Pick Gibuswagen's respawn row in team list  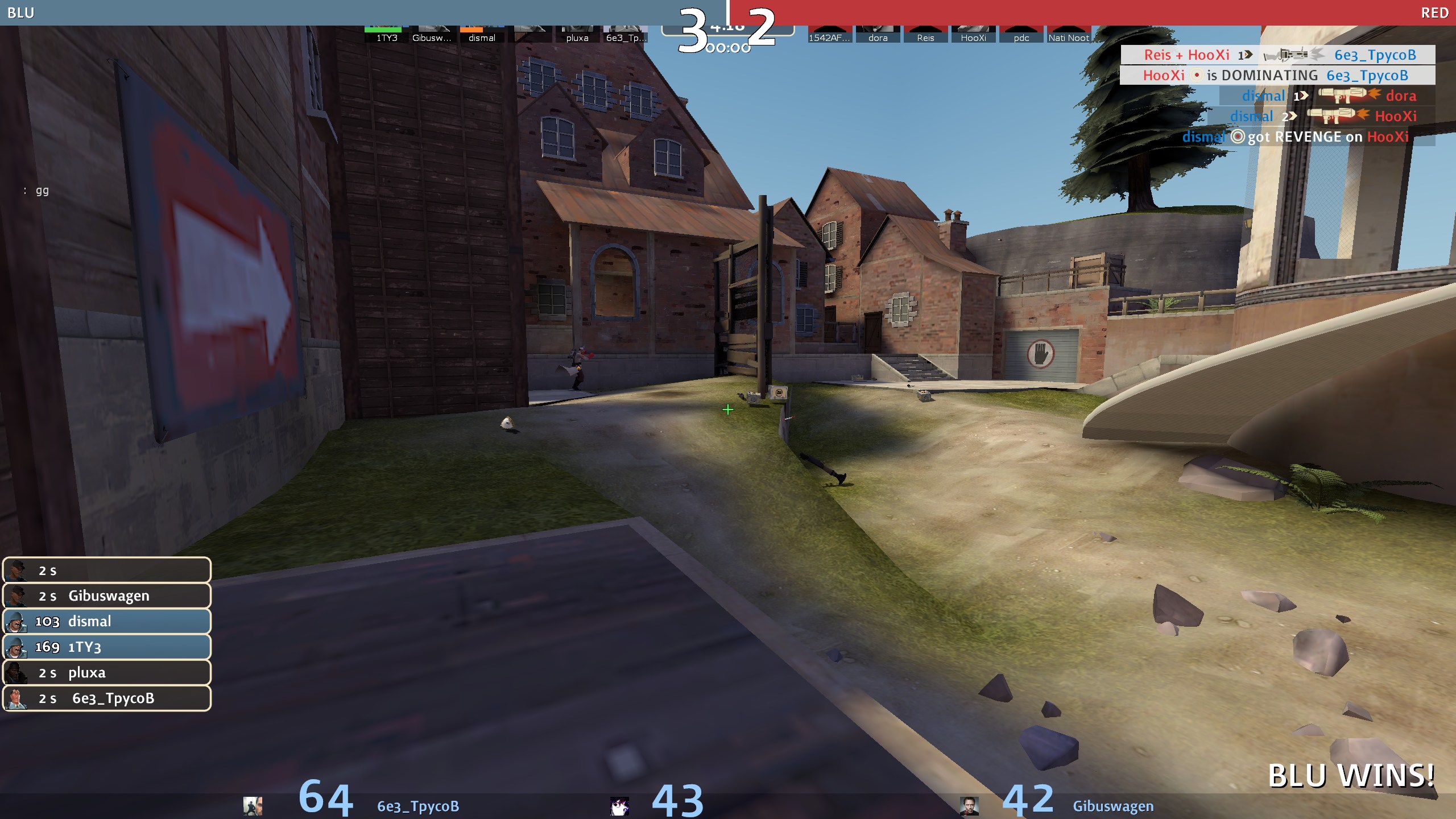pos(107,595)
